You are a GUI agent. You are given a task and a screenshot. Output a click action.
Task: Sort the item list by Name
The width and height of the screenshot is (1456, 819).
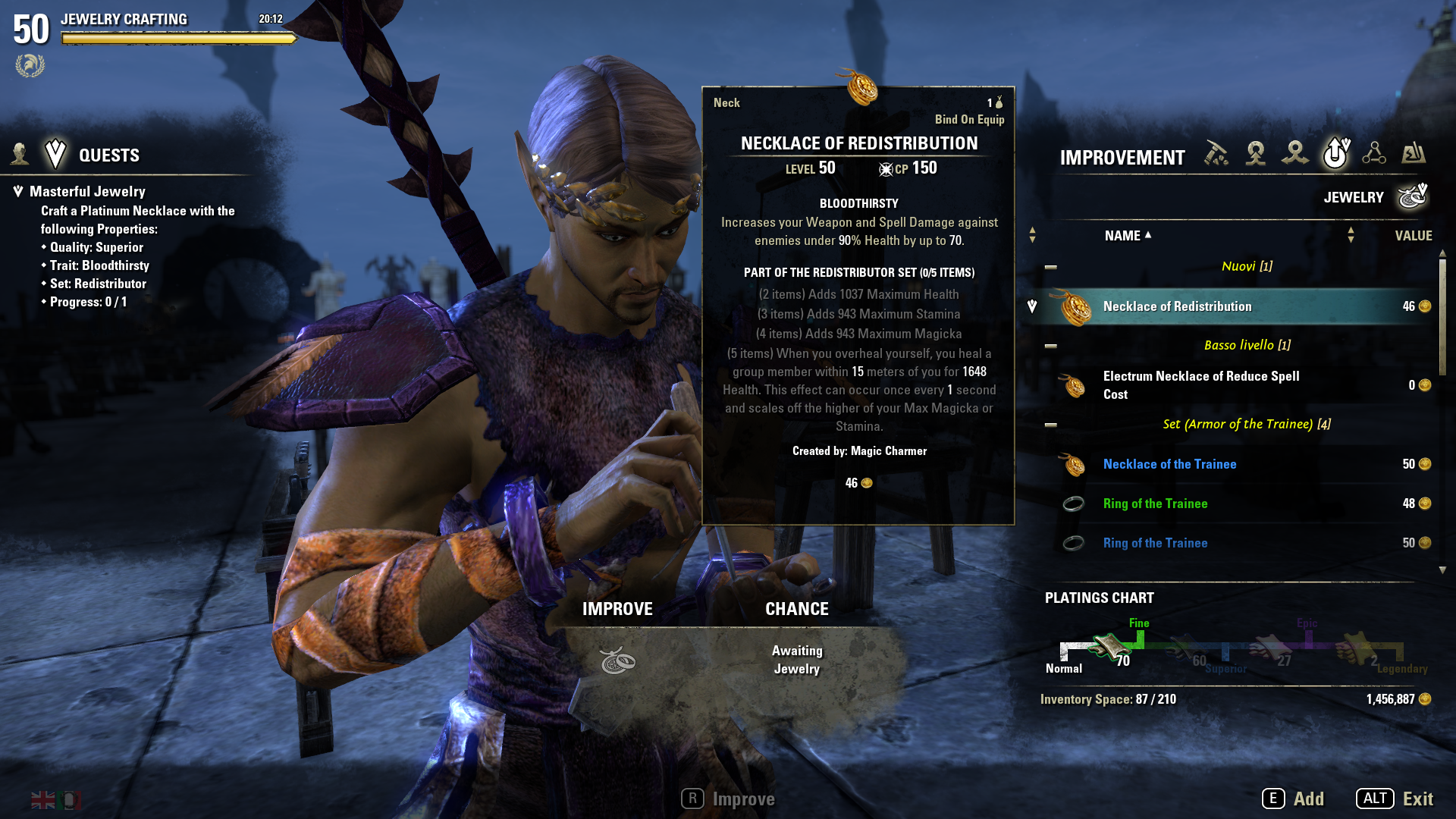1122,236
